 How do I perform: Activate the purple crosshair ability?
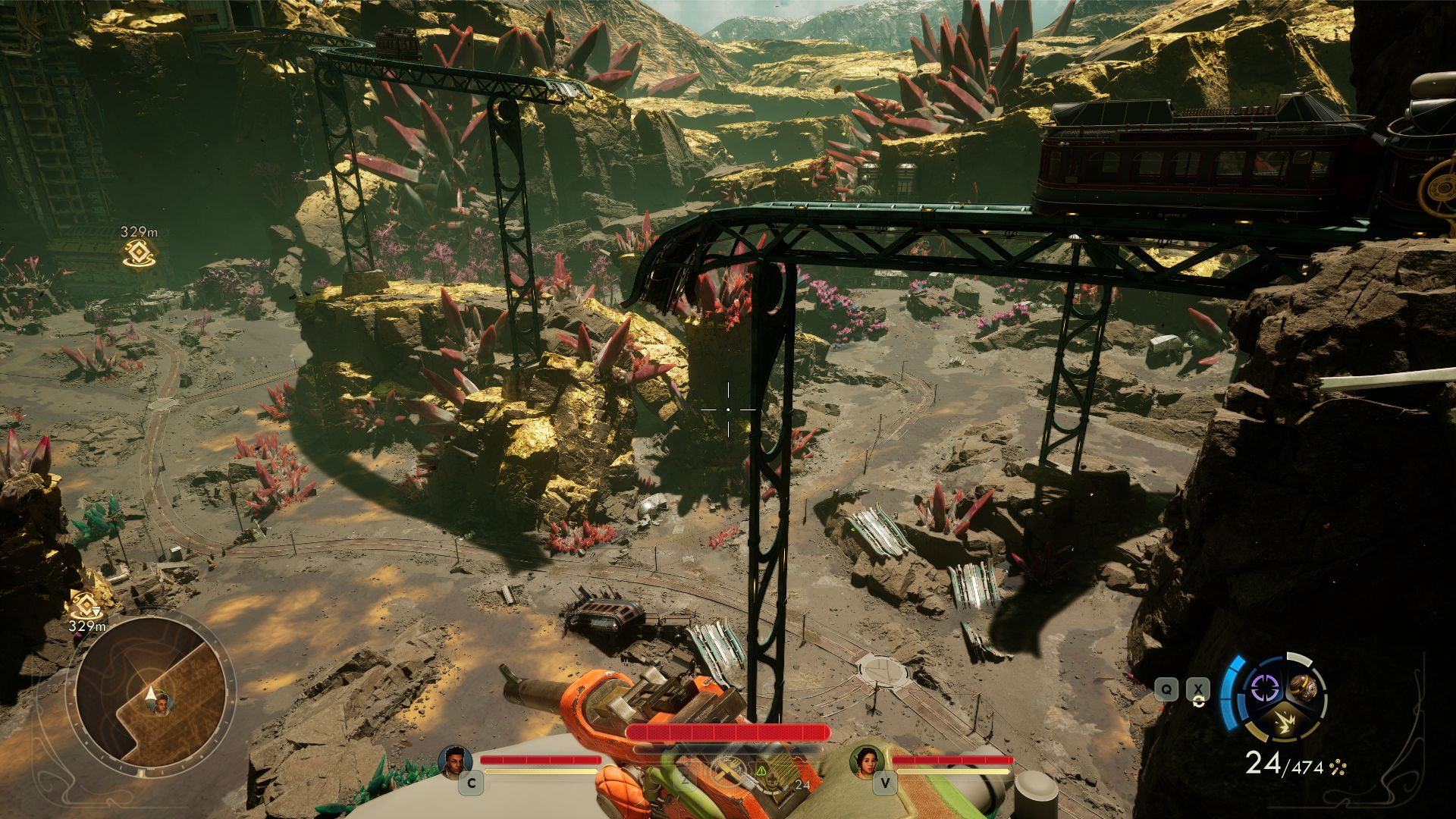pos(1264,689)
